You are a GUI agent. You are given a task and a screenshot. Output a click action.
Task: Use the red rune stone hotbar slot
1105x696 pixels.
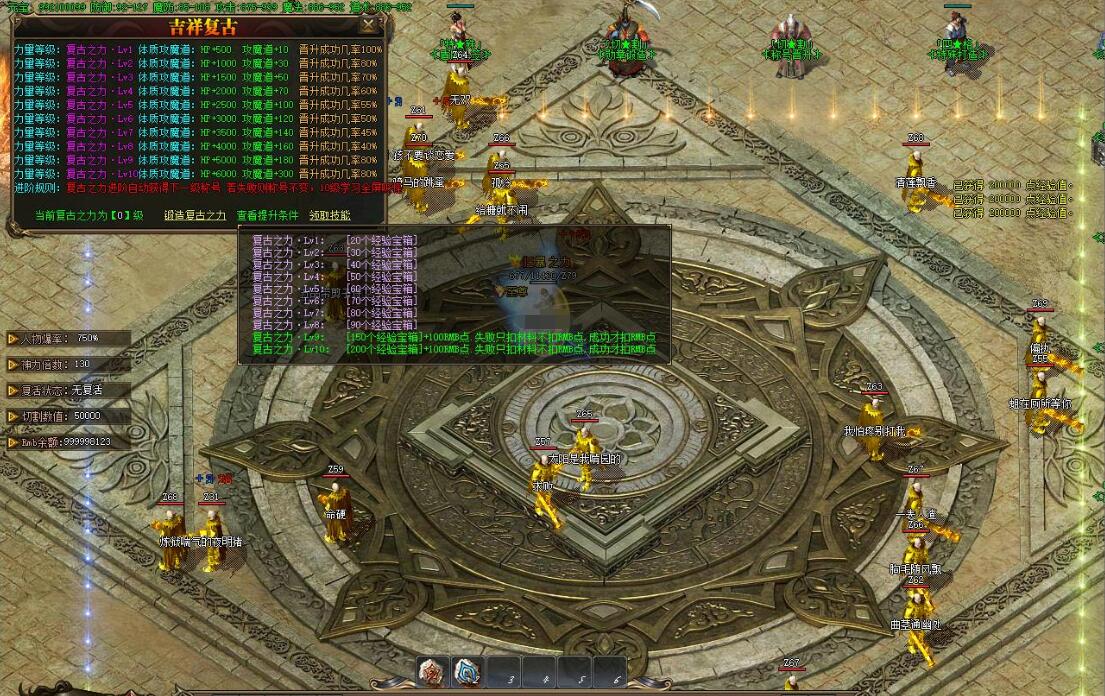pyautogui.click(x=433, y=672)
